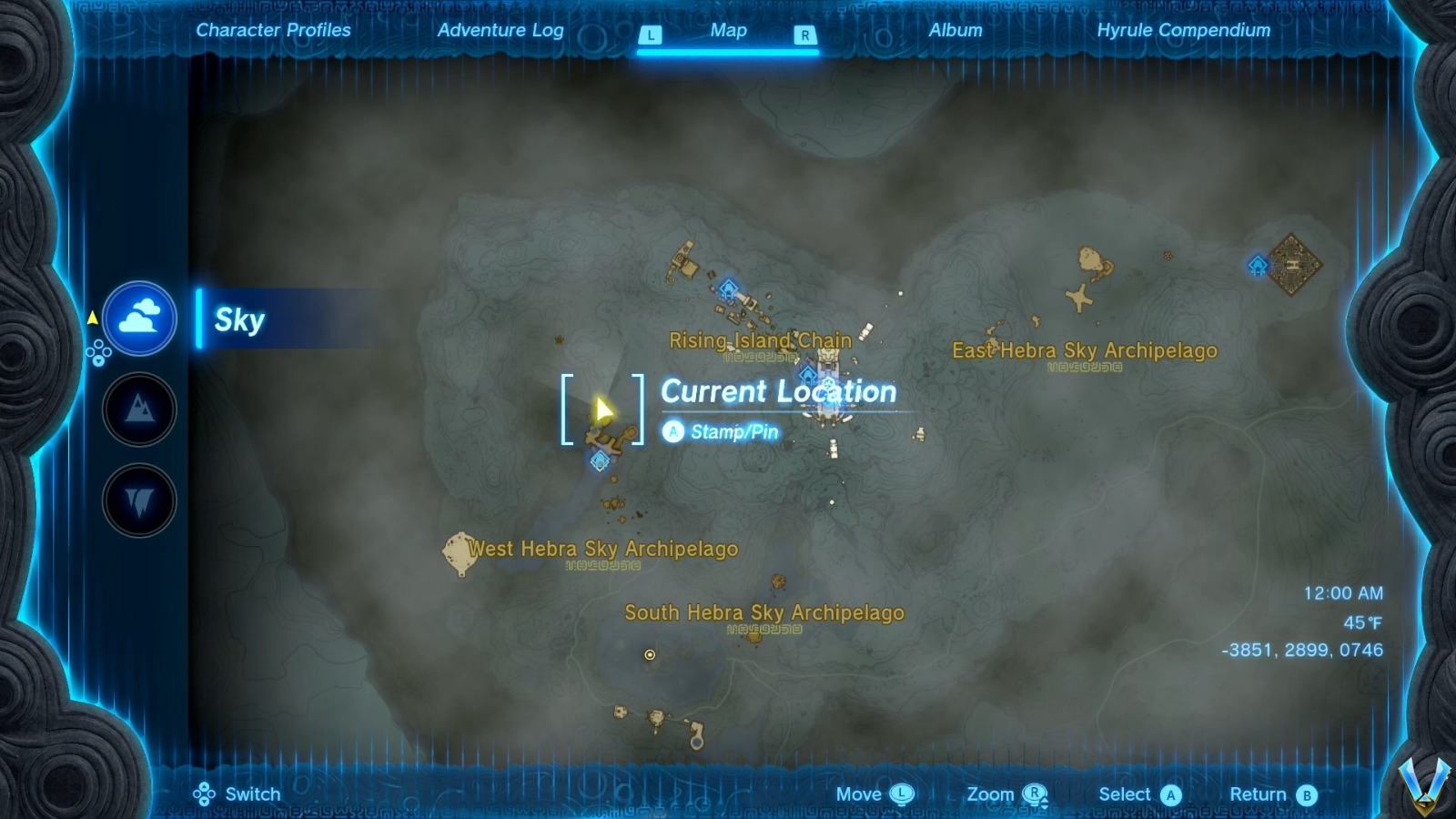Click the L stick icon next to Move
1456x819 pixels.
pos(901,794)
